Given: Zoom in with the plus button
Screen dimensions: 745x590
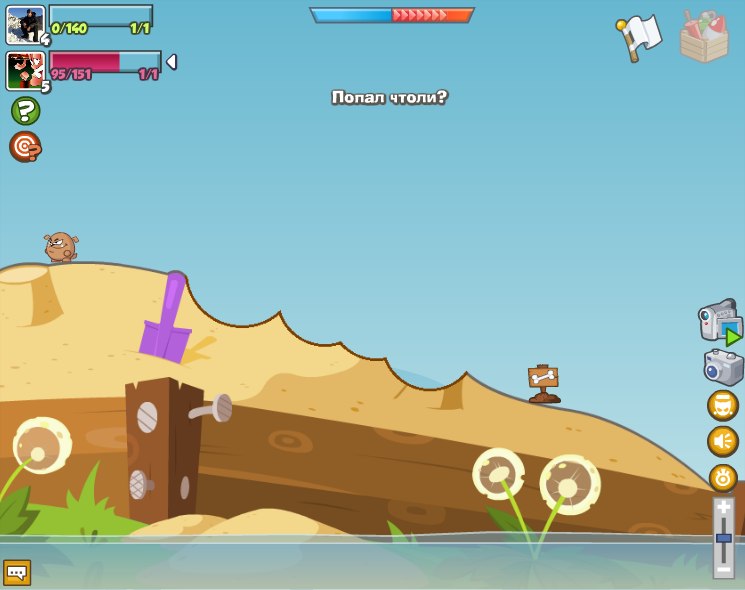Looking at the screenshot, I should pos(723,509).
